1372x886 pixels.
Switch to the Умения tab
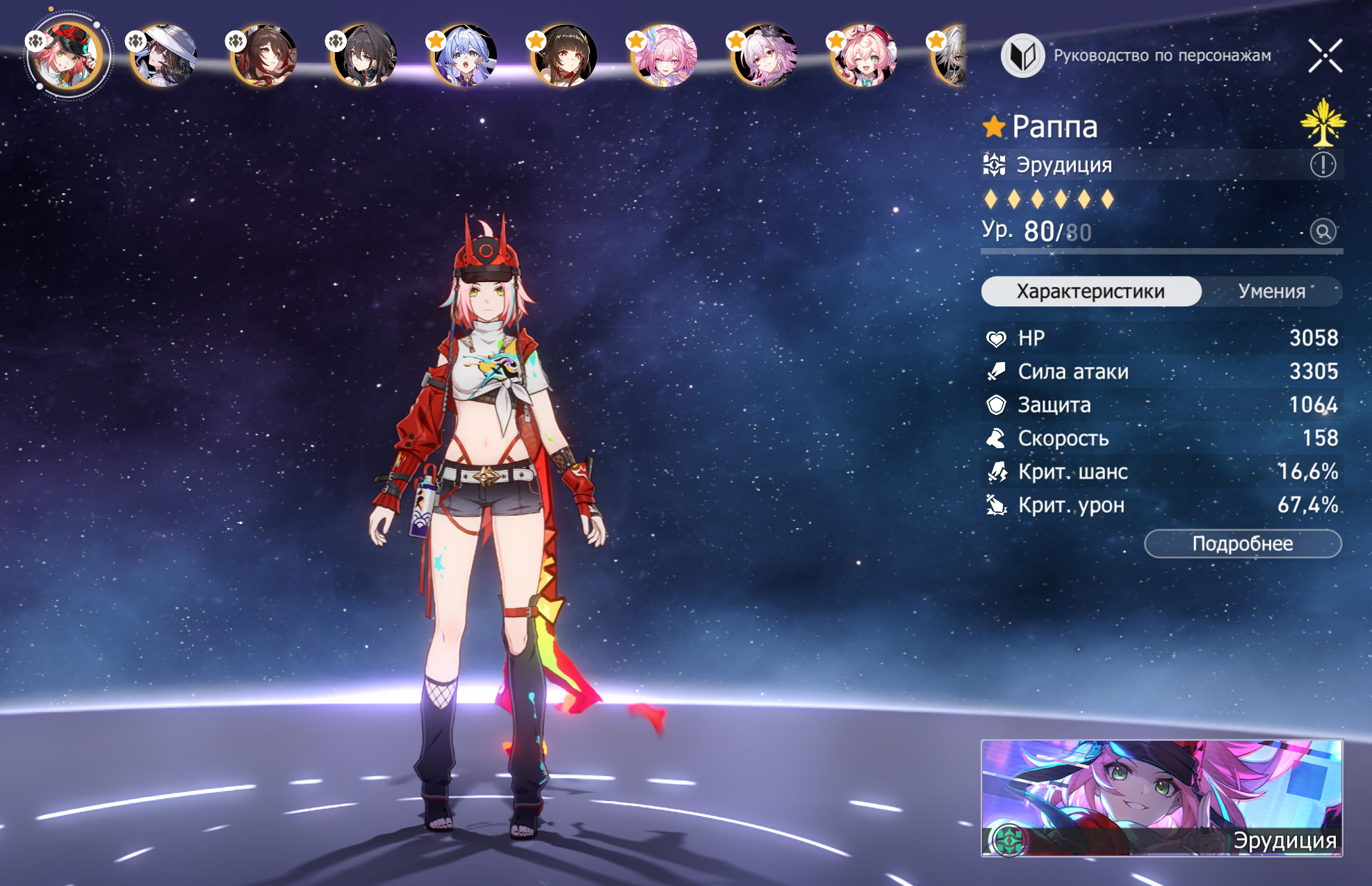click(x=1271, y=291)
